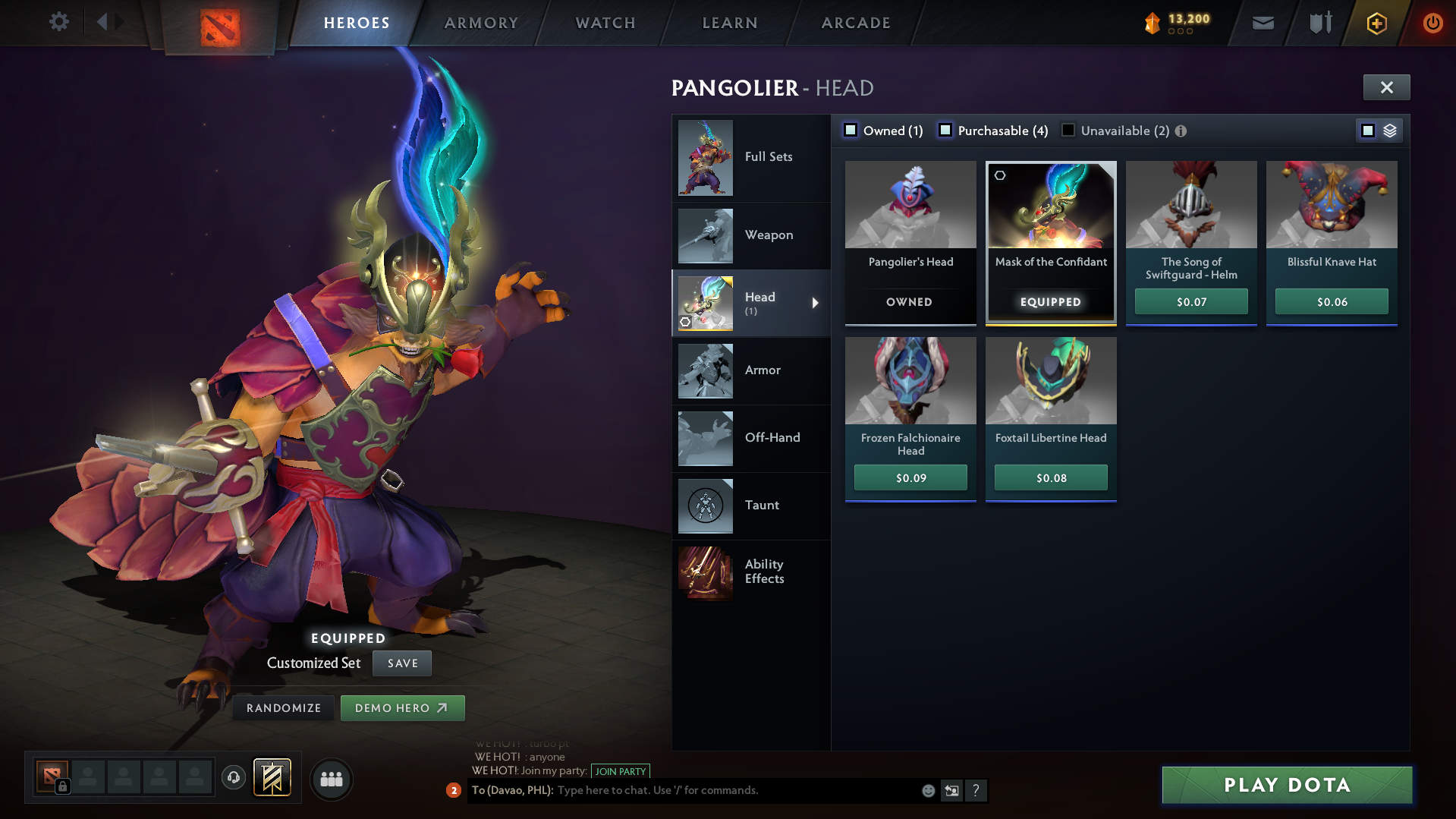
Task: Click the PLAY DOTA button
Action: pyautogui.click(x=1286, y=785)
